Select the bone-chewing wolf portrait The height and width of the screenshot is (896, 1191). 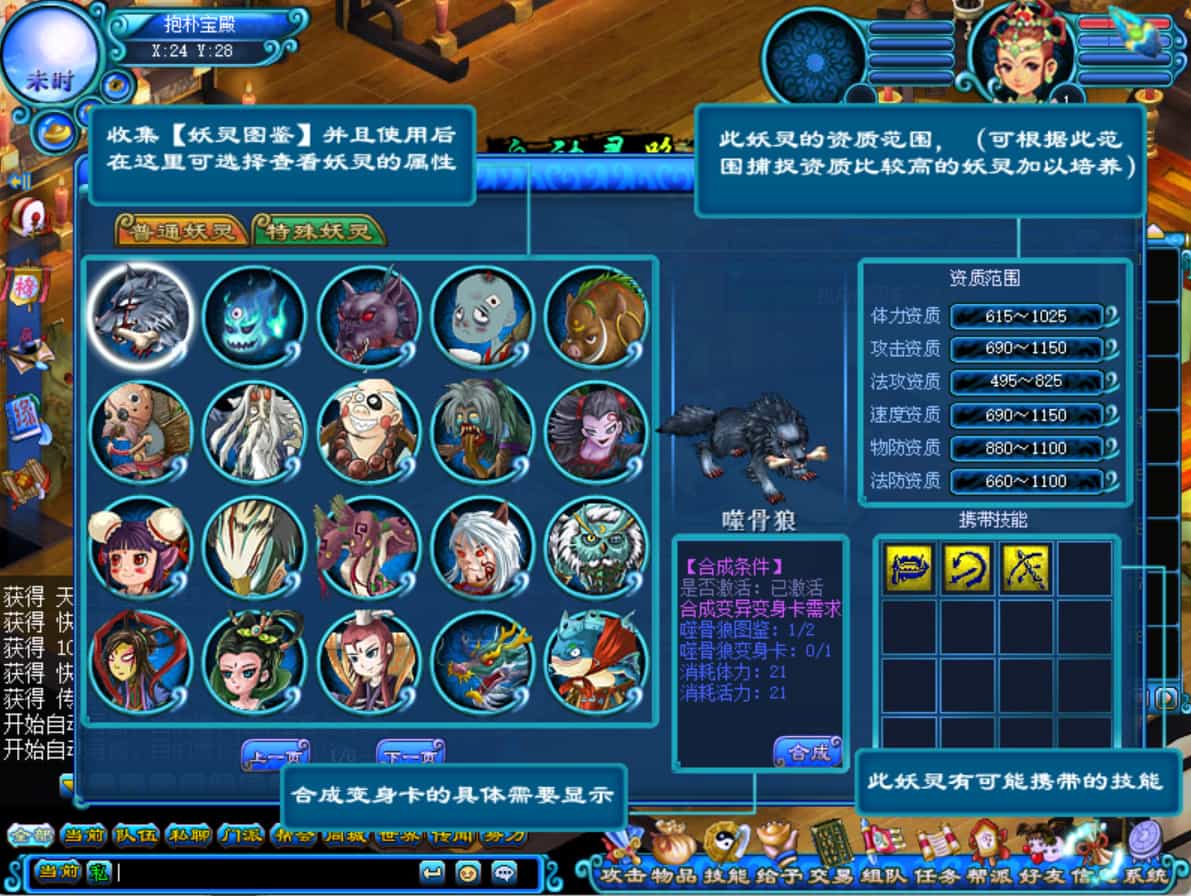pyautogui.click(x=140, y=316)
